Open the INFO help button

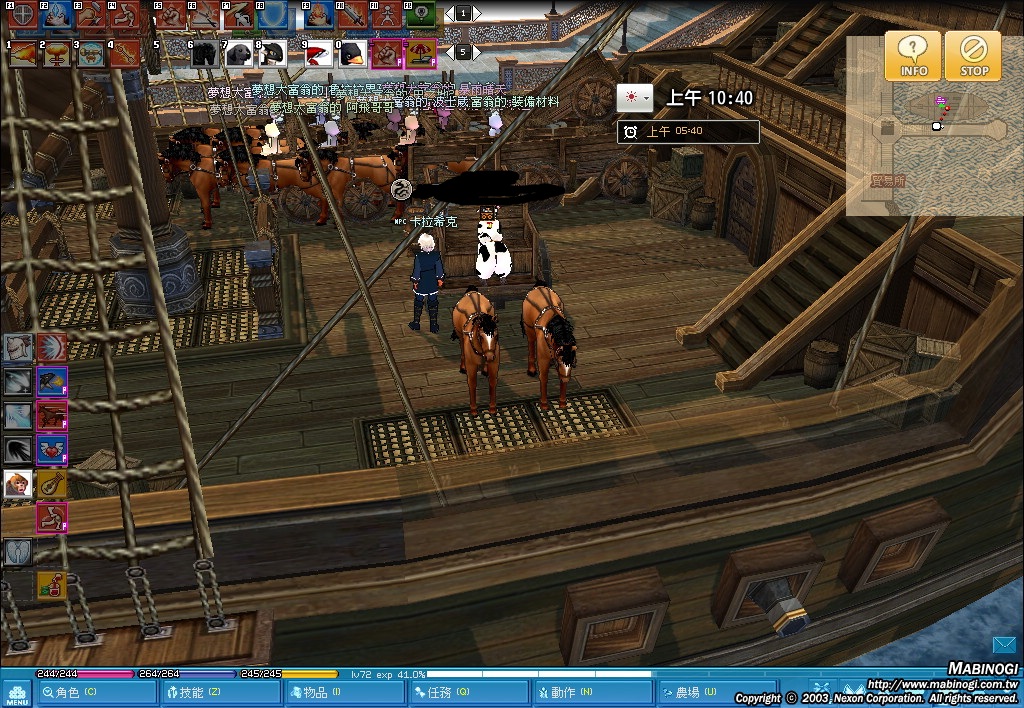(x=912, y=56)
